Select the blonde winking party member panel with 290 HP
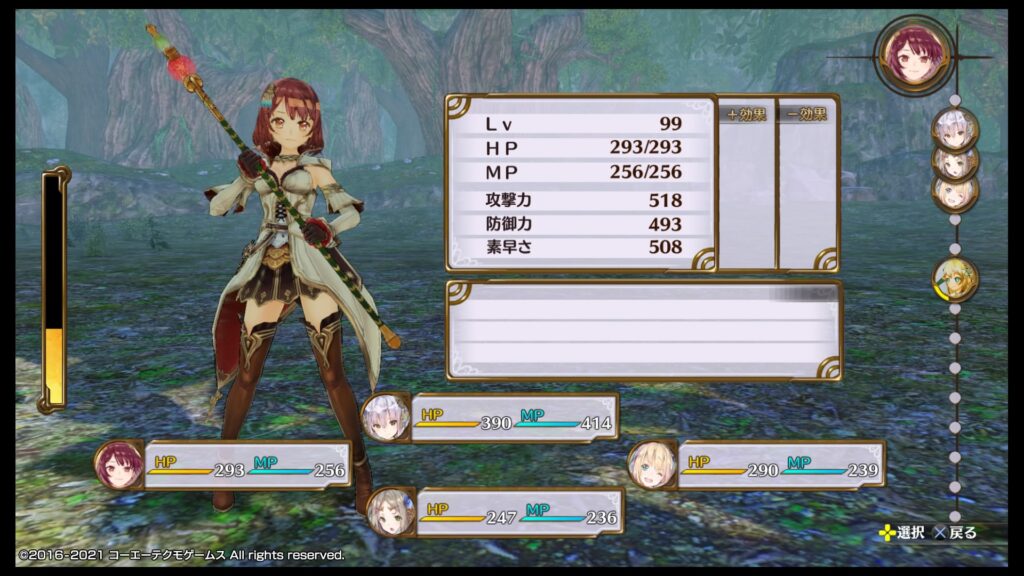 757,465
